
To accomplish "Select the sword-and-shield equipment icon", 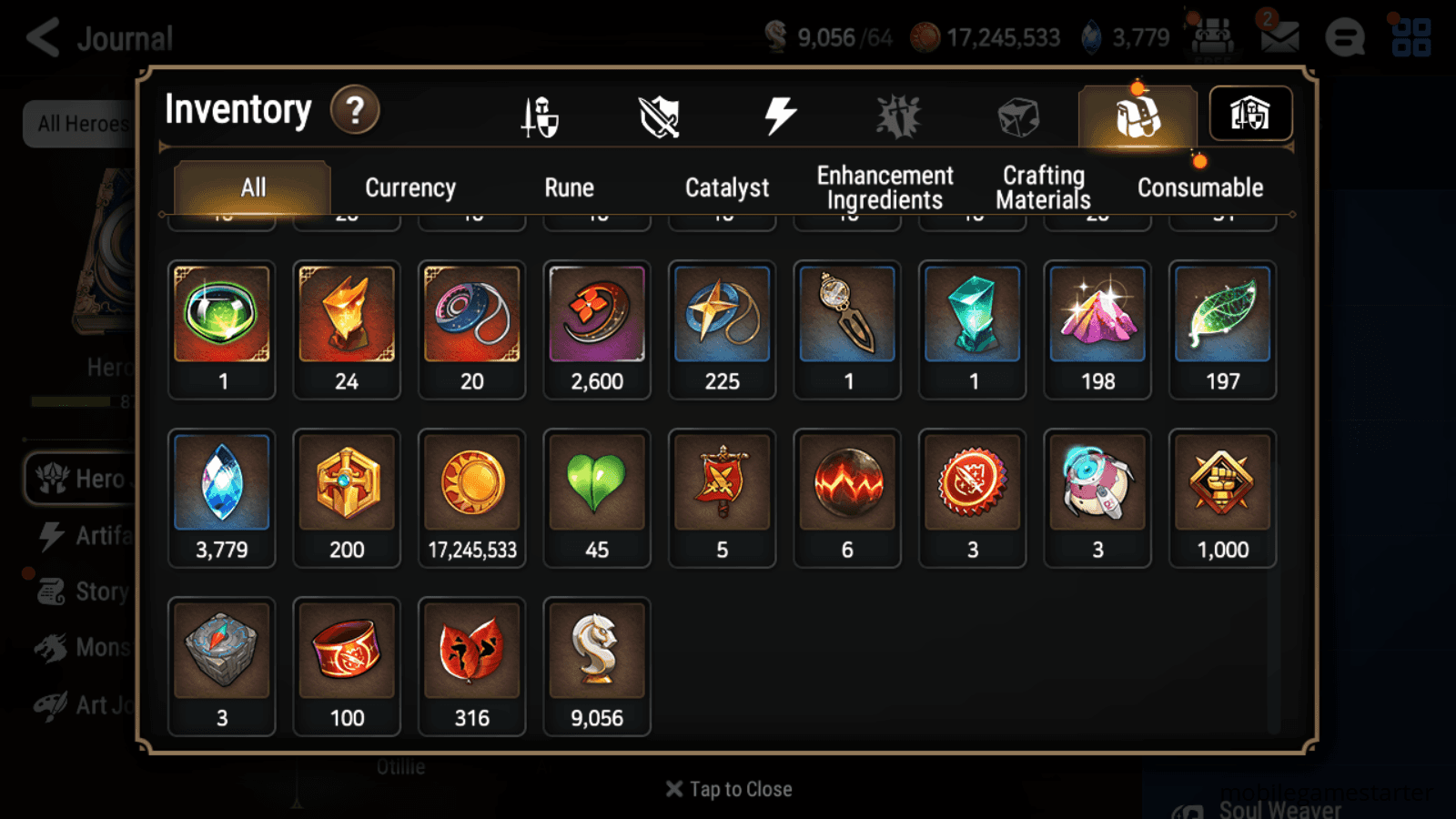I will pyautogui.click(x=541, y=116).
